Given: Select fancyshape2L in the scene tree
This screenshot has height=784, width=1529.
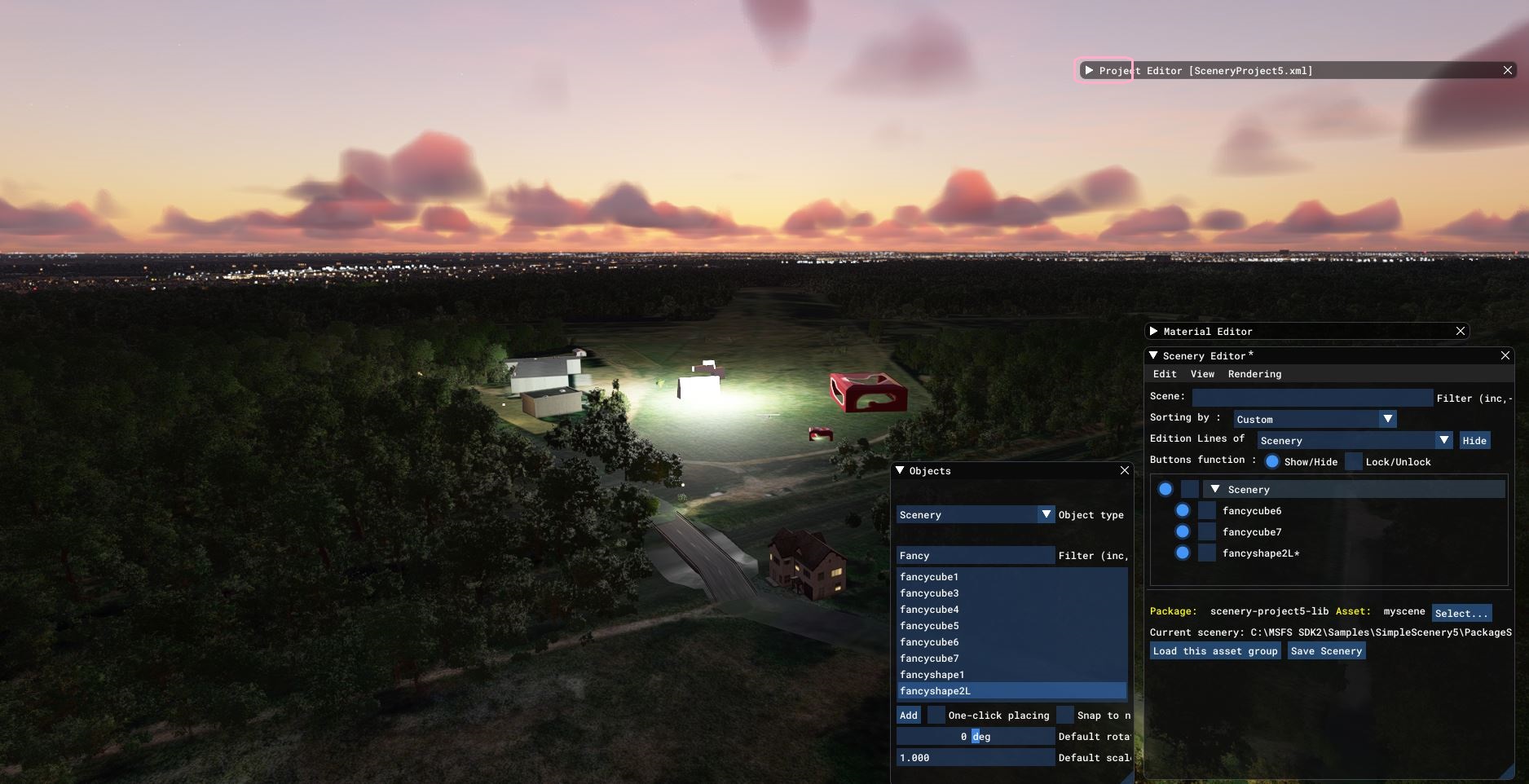Looking at the screenshot, I should click(1260, 553).
